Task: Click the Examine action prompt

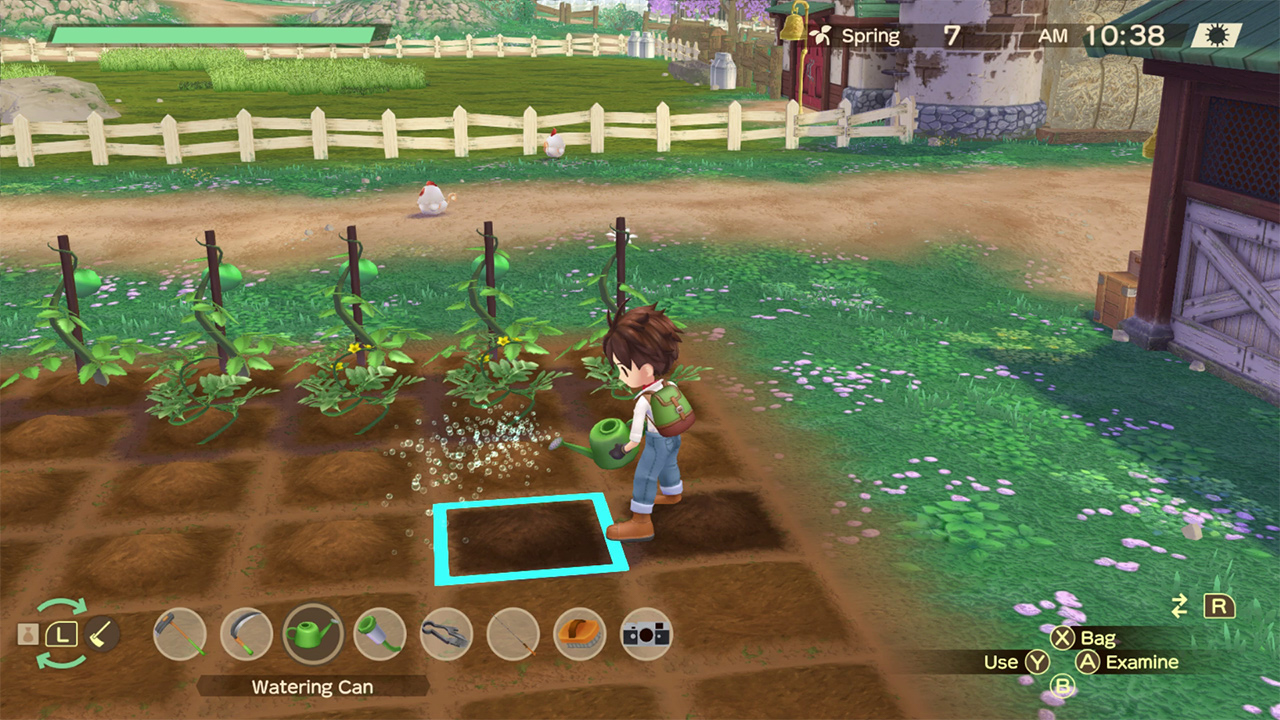Action: [1121, 662]
